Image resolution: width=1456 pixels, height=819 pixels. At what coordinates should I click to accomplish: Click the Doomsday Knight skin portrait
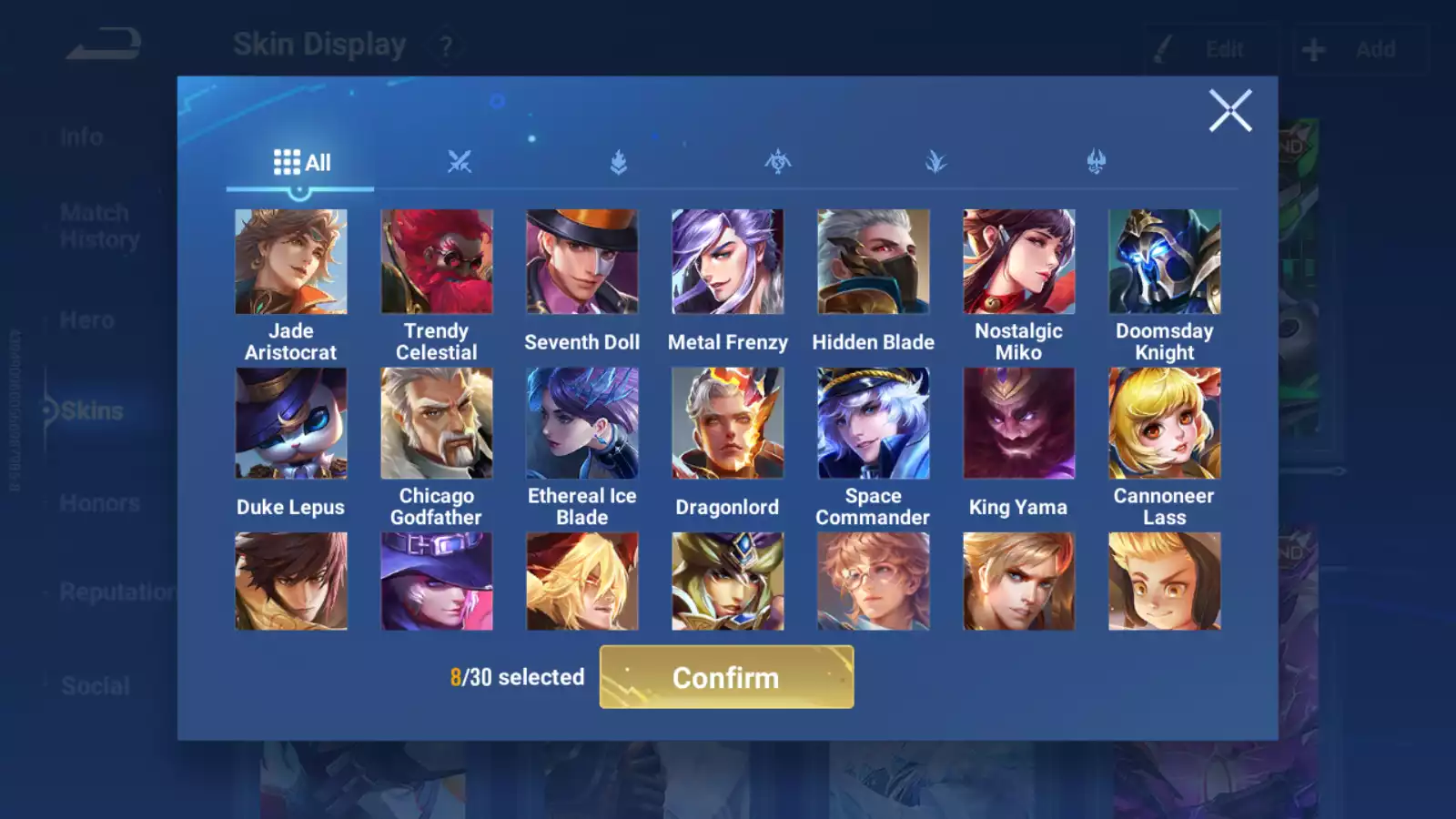(1165, 261)
